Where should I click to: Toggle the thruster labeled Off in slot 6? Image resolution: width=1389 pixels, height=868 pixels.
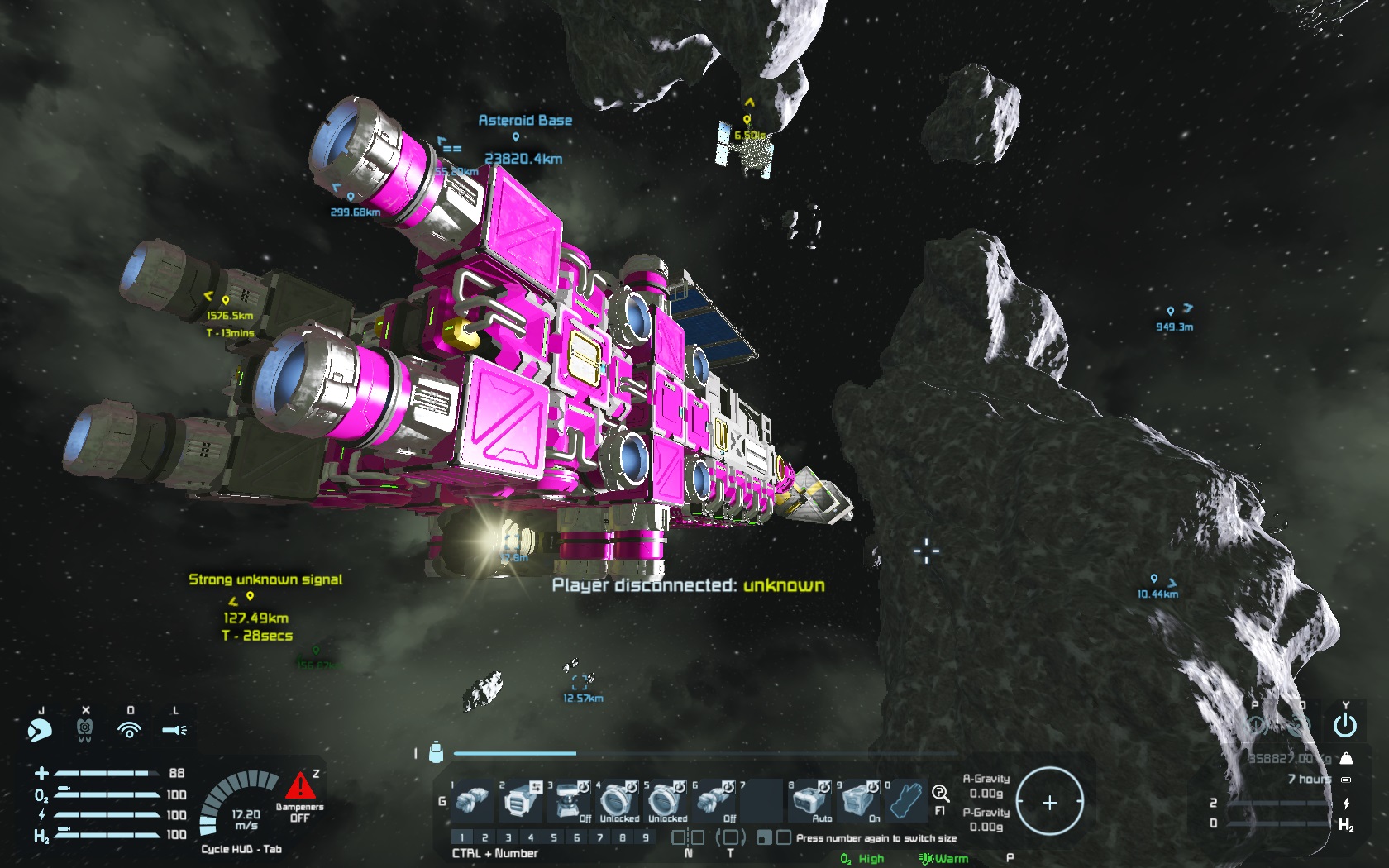pyautogui.click(x=714, y=801)
